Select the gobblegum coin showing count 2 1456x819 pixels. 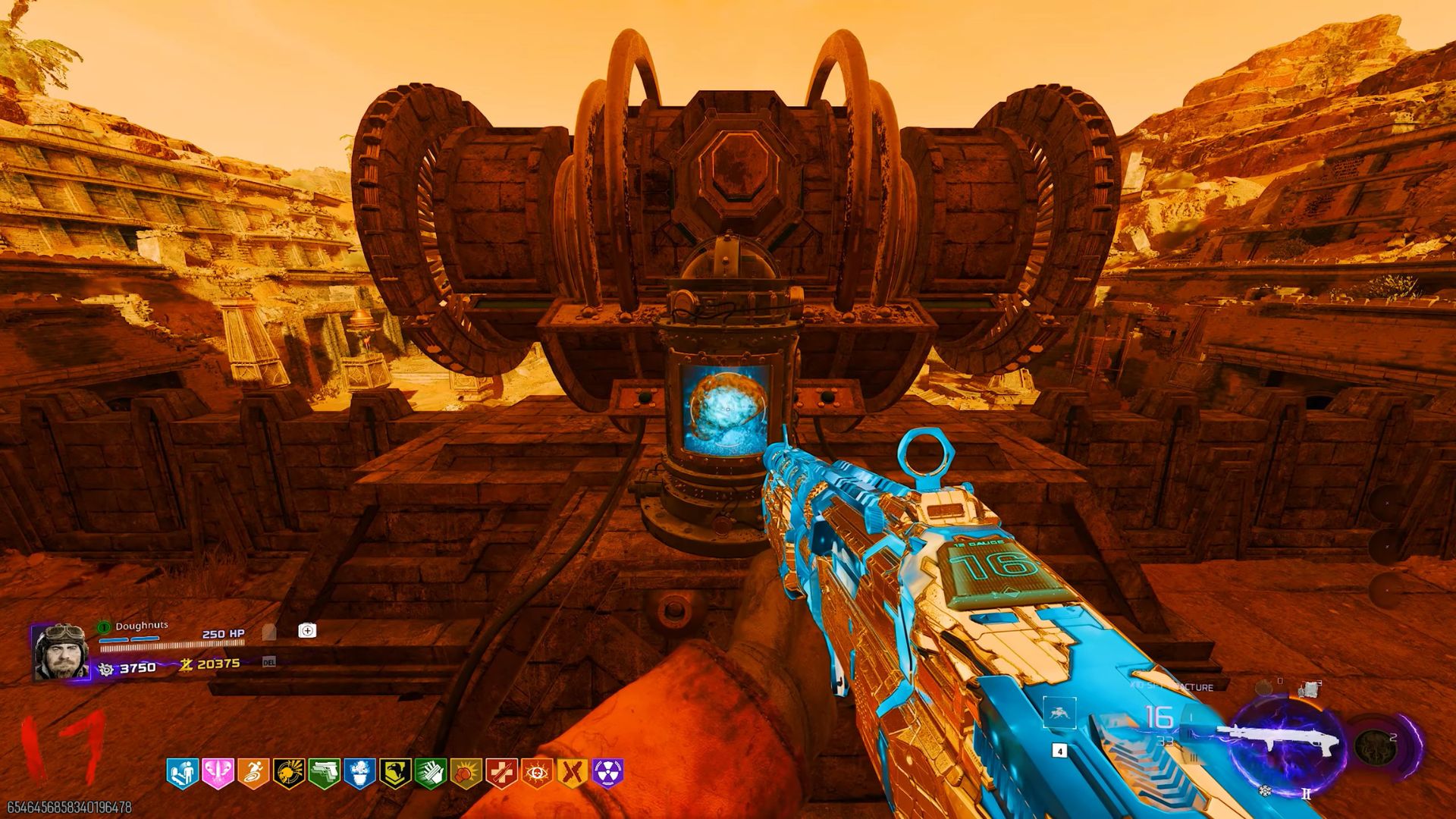click(x=1376, y=748)
